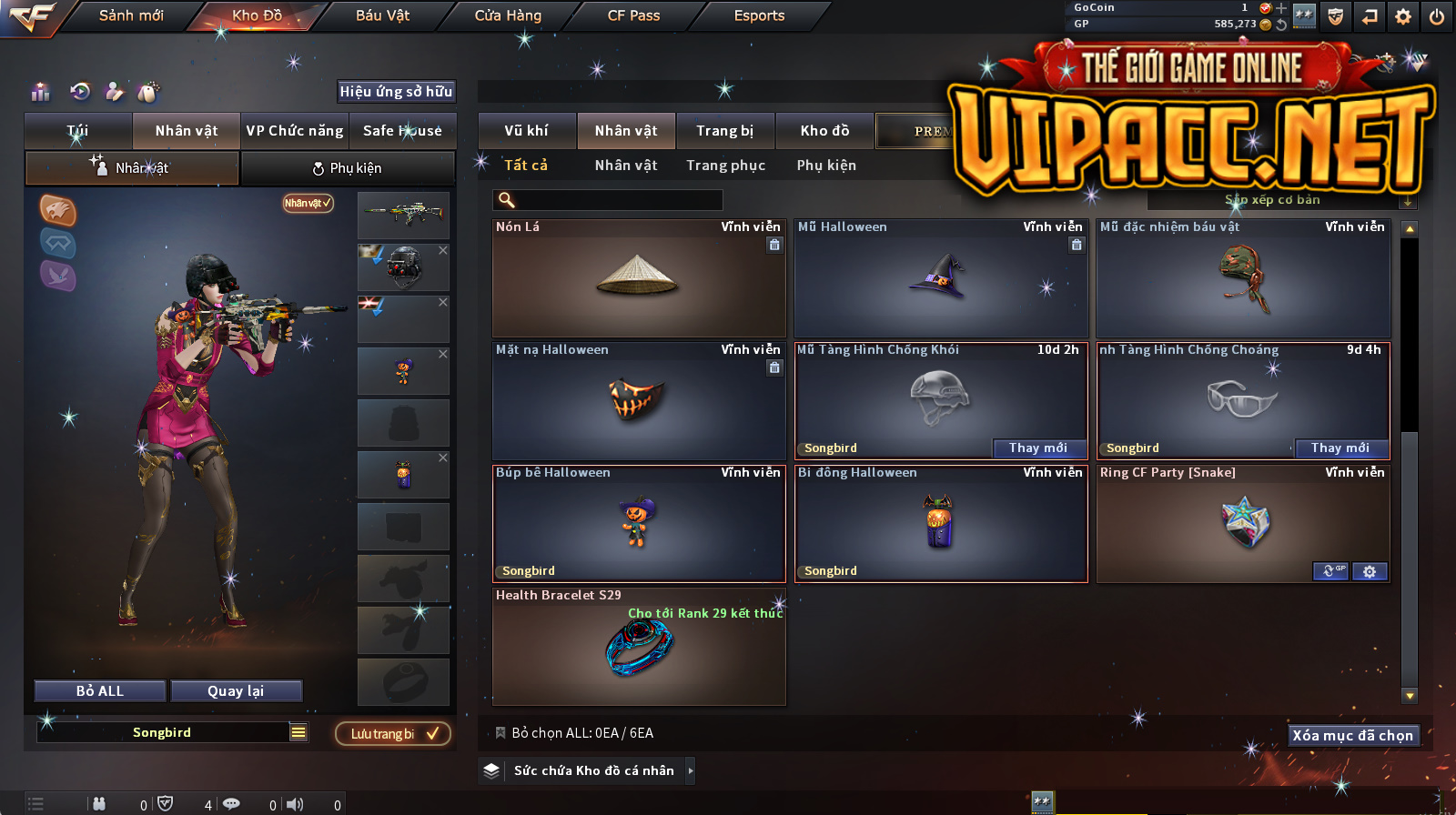Open the Cửa Hàng shop

(x=508, y=15)
